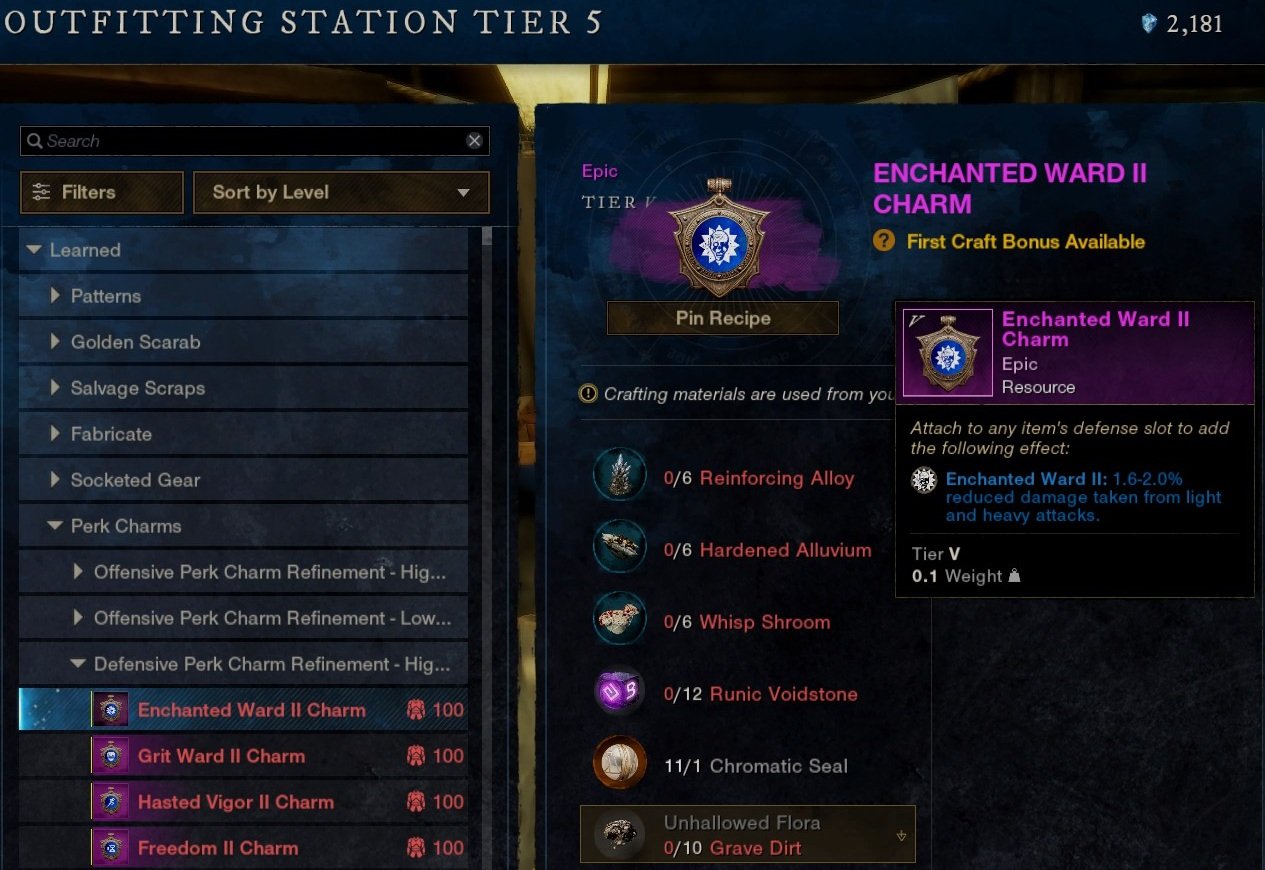
Task: Select the Grit Ward II Charm recipe
Action: [x=221, y=756]
